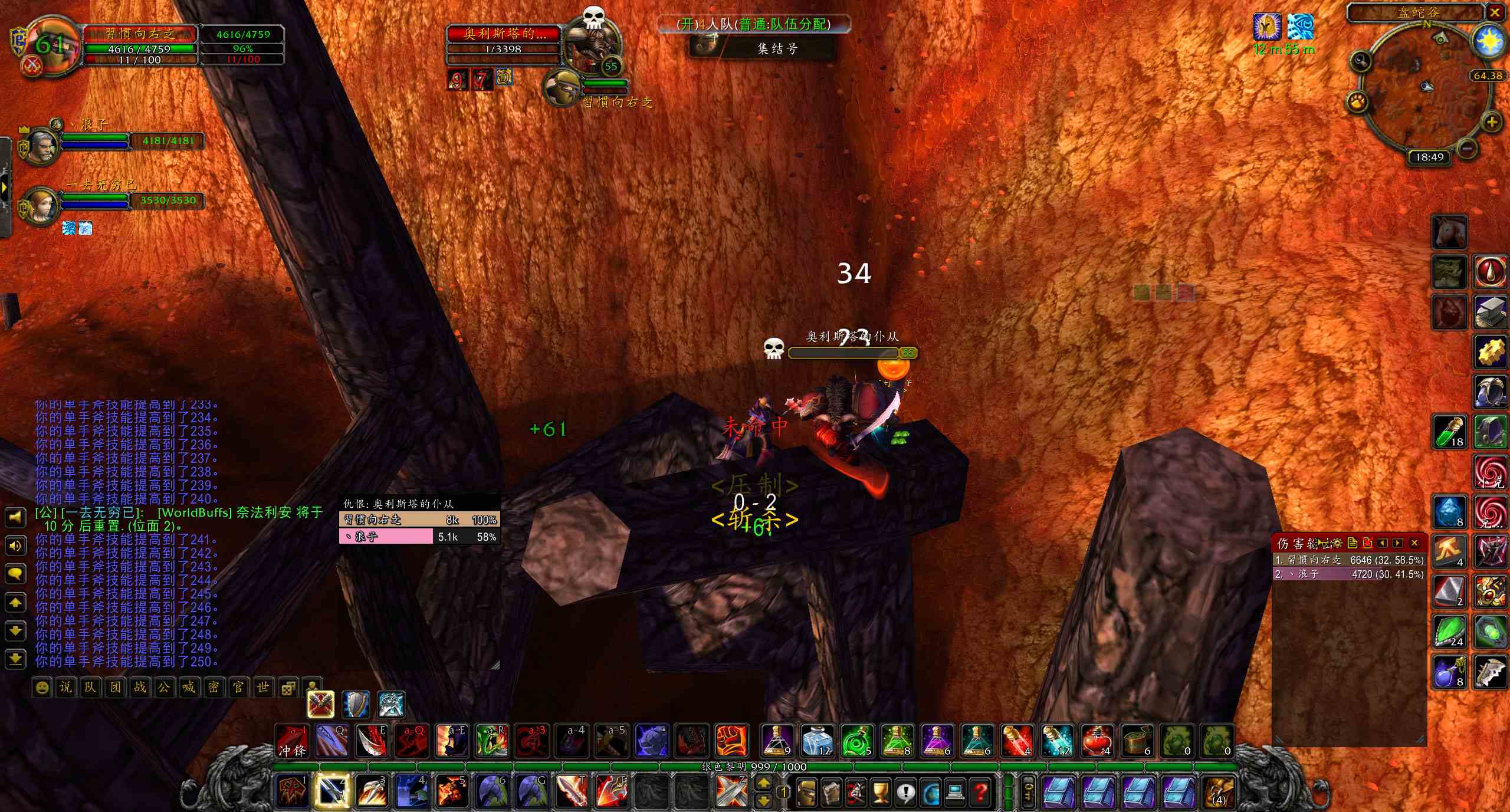
Task: Click the minimap zoom-in plus button
Action: coord(1491,122)
